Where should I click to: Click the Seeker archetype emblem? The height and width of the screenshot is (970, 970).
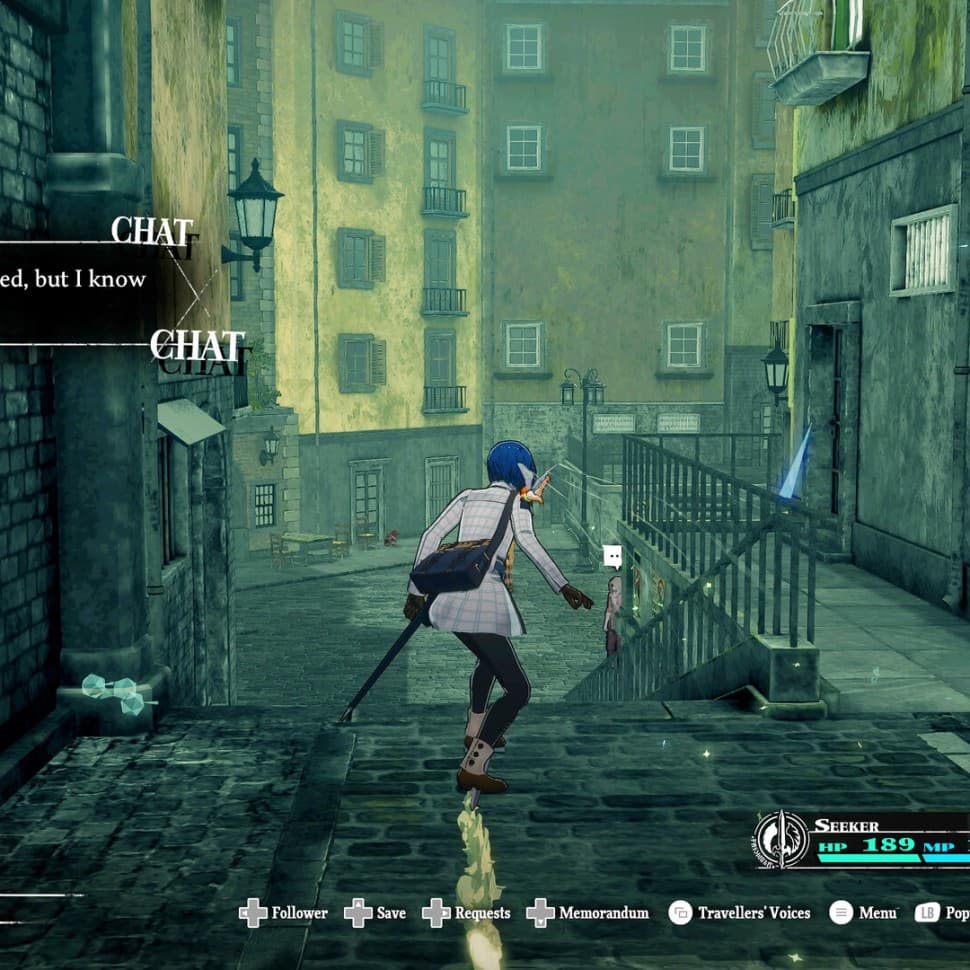tap(781, 840)
